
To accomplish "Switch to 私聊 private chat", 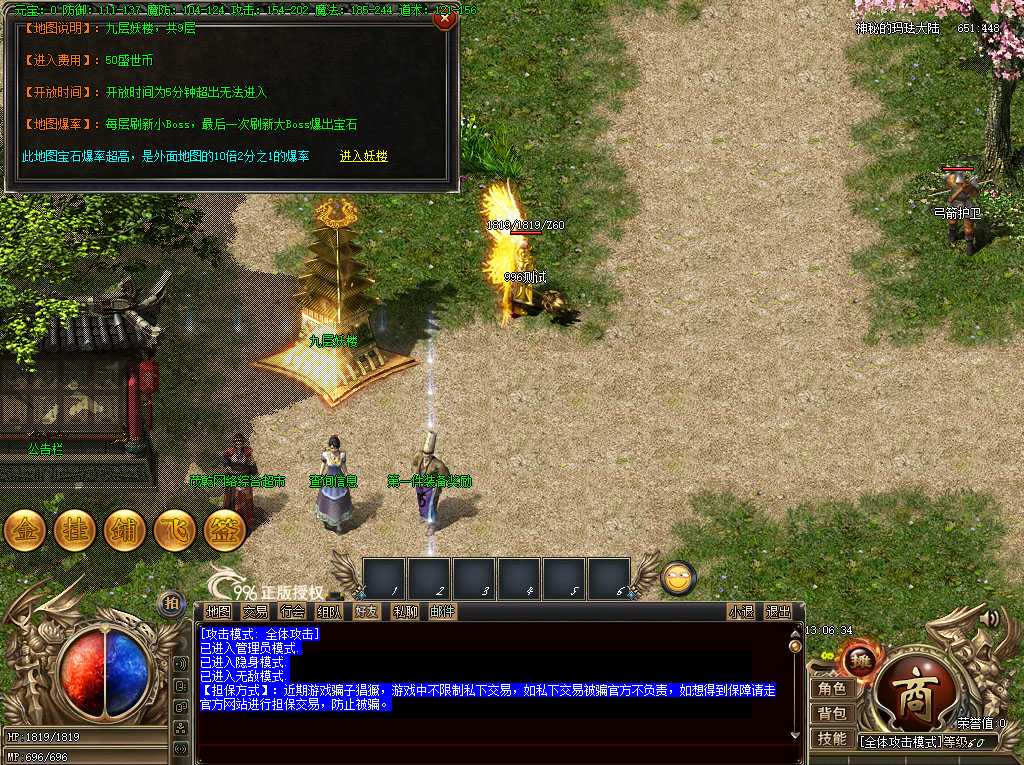I will point(405,612).
